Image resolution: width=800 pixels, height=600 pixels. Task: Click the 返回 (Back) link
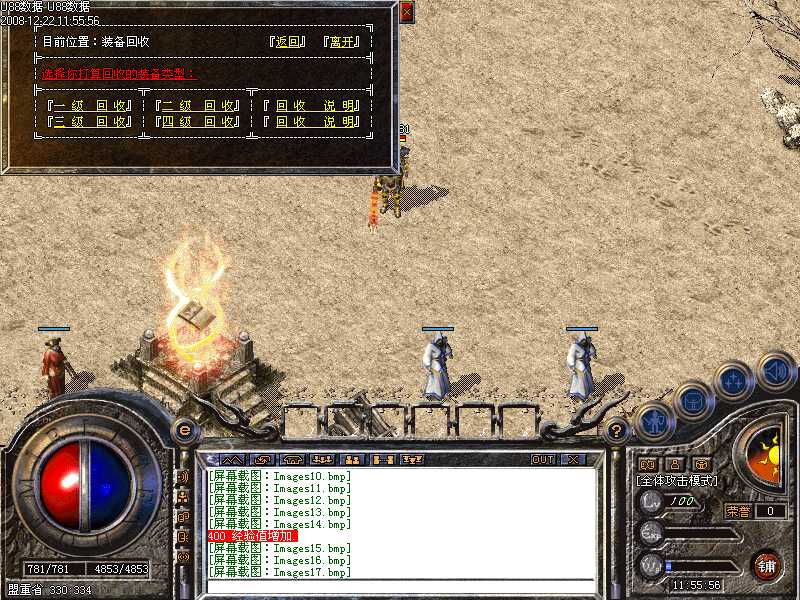tap(287, 42)
